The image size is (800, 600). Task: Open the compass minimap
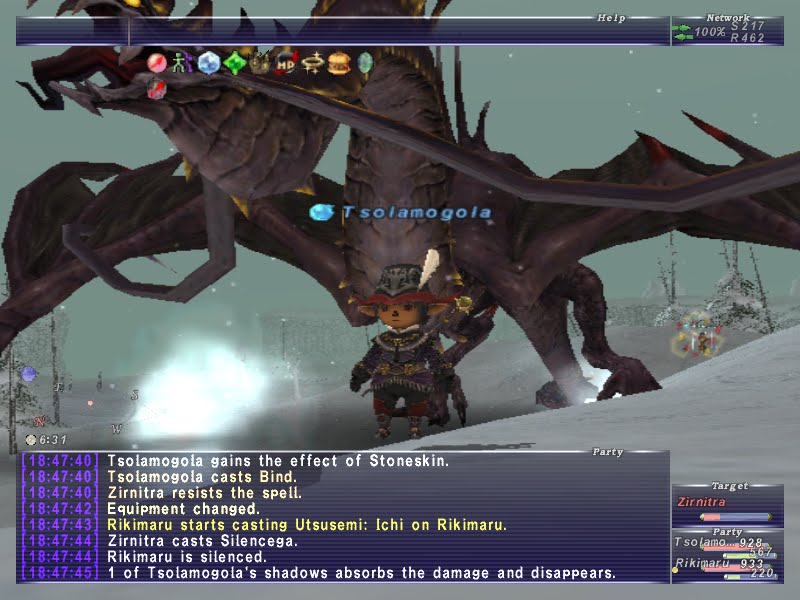(x=75, y=395)
